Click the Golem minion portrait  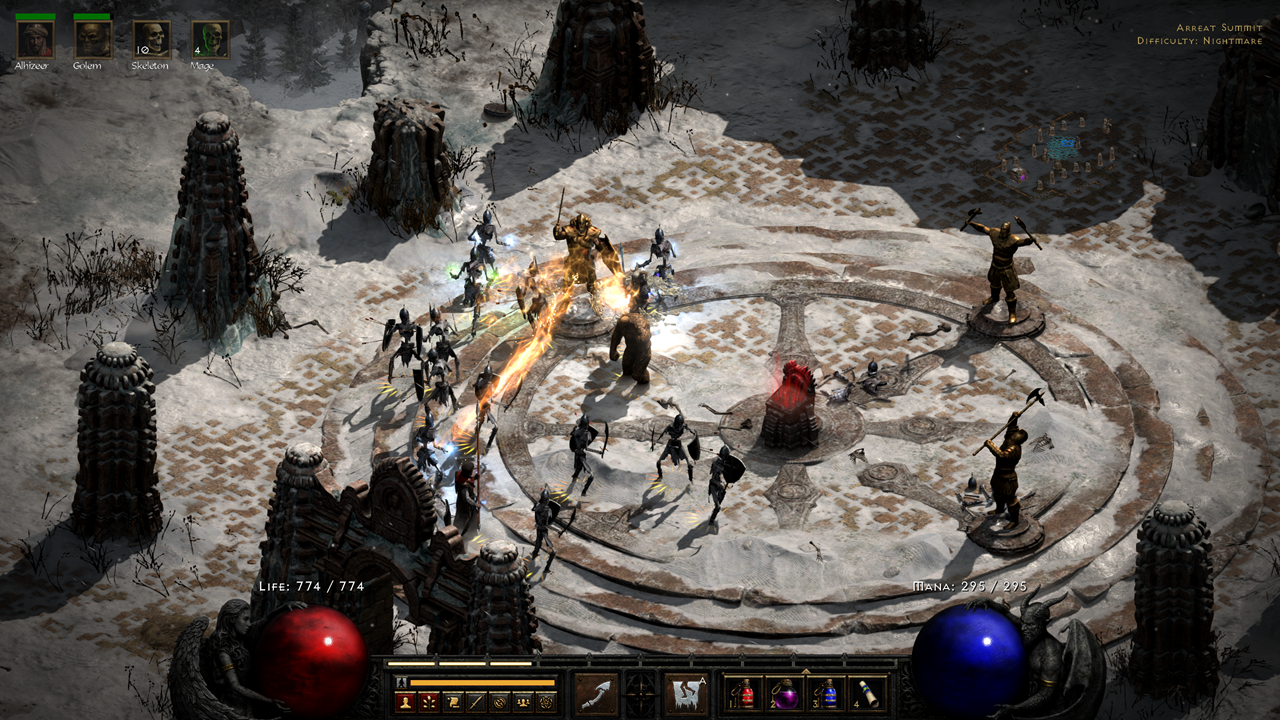tap(93, 40)
